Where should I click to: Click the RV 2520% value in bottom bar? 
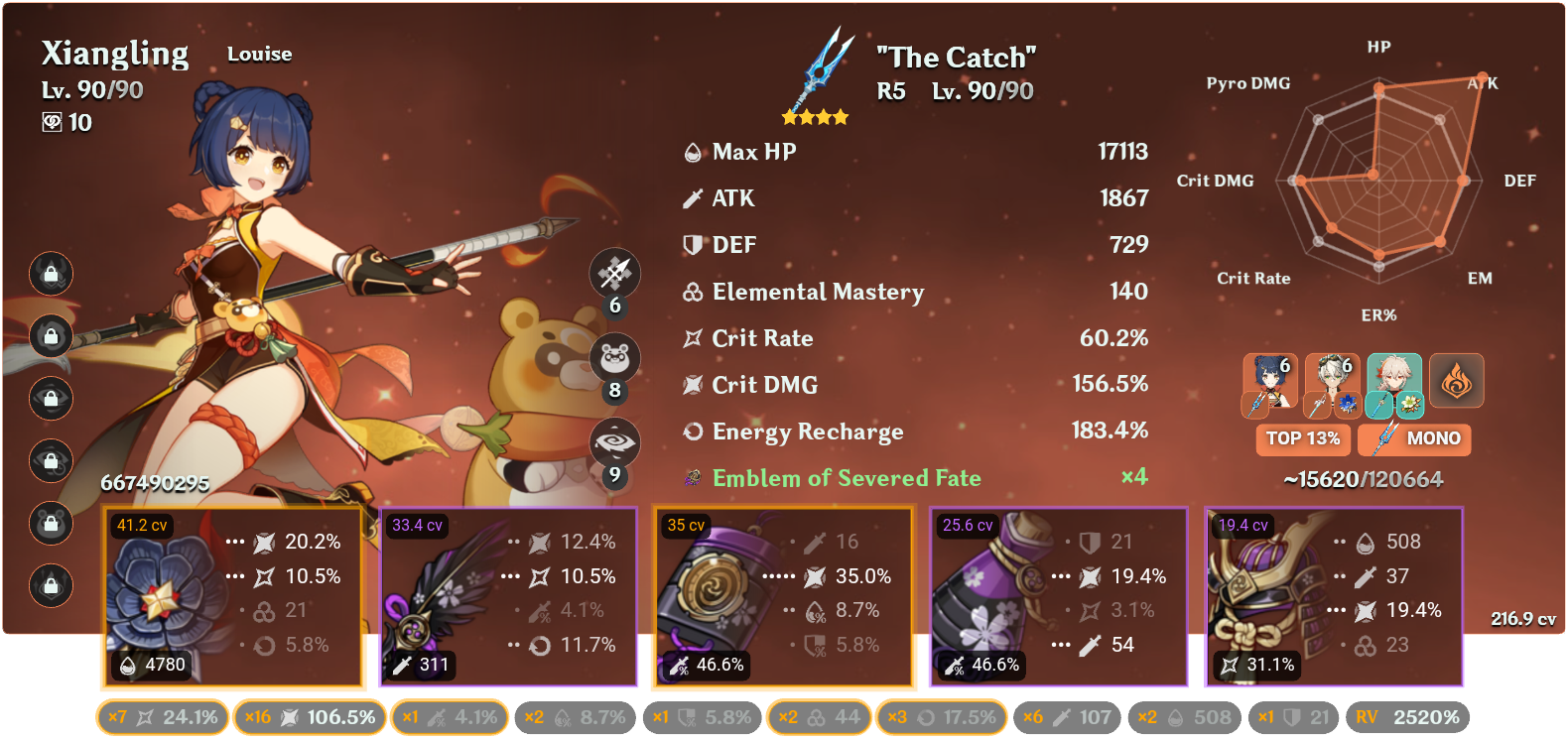1424,716
